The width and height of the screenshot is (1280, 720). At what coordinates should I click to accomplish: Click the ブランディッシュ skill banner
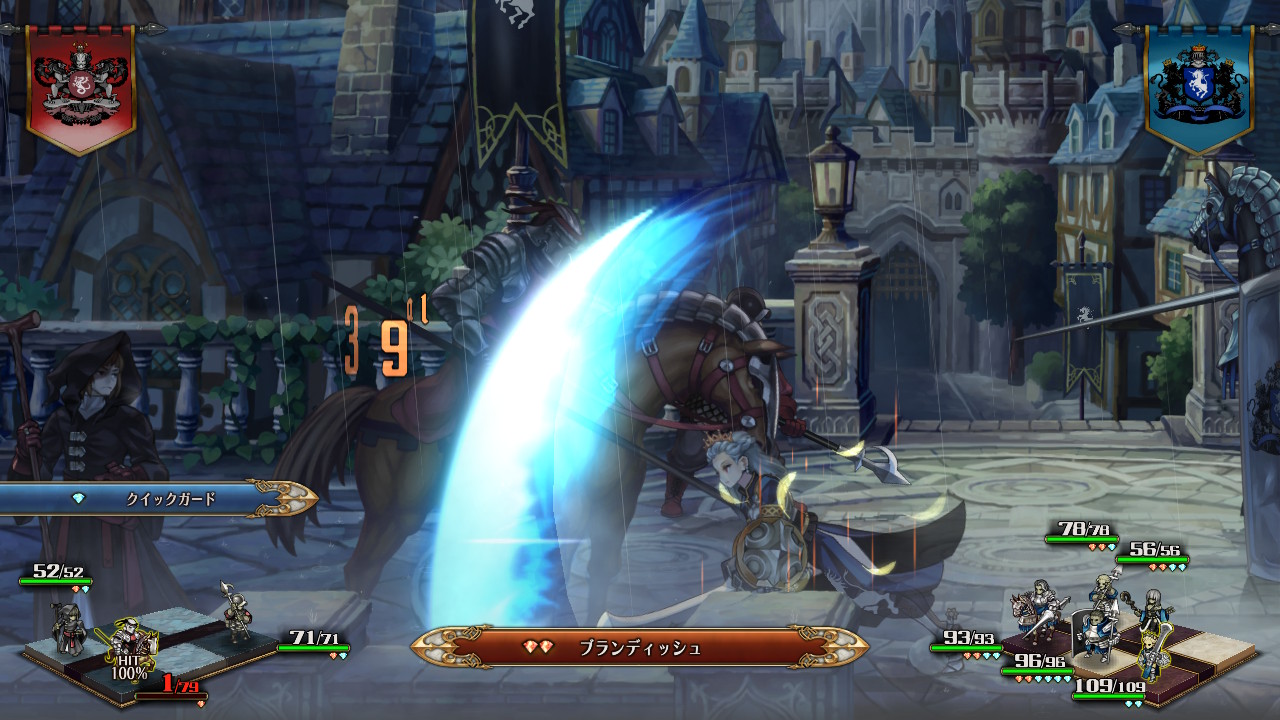click(x=639, y=648)
